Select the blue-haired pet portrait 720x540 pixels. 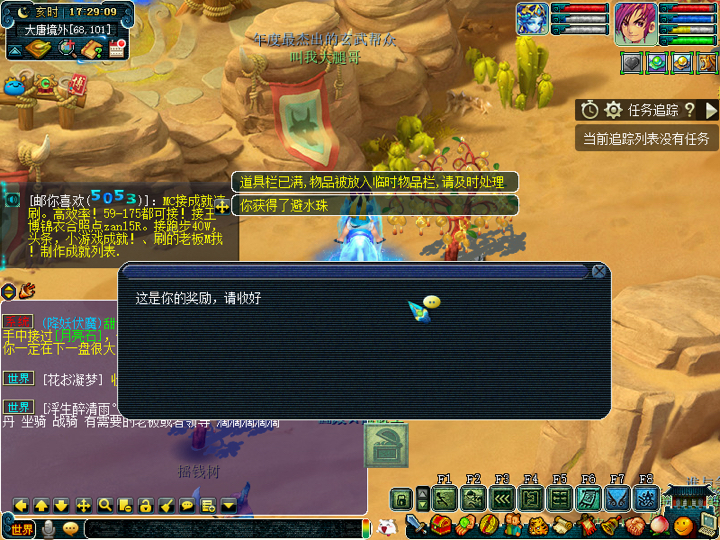530,19
